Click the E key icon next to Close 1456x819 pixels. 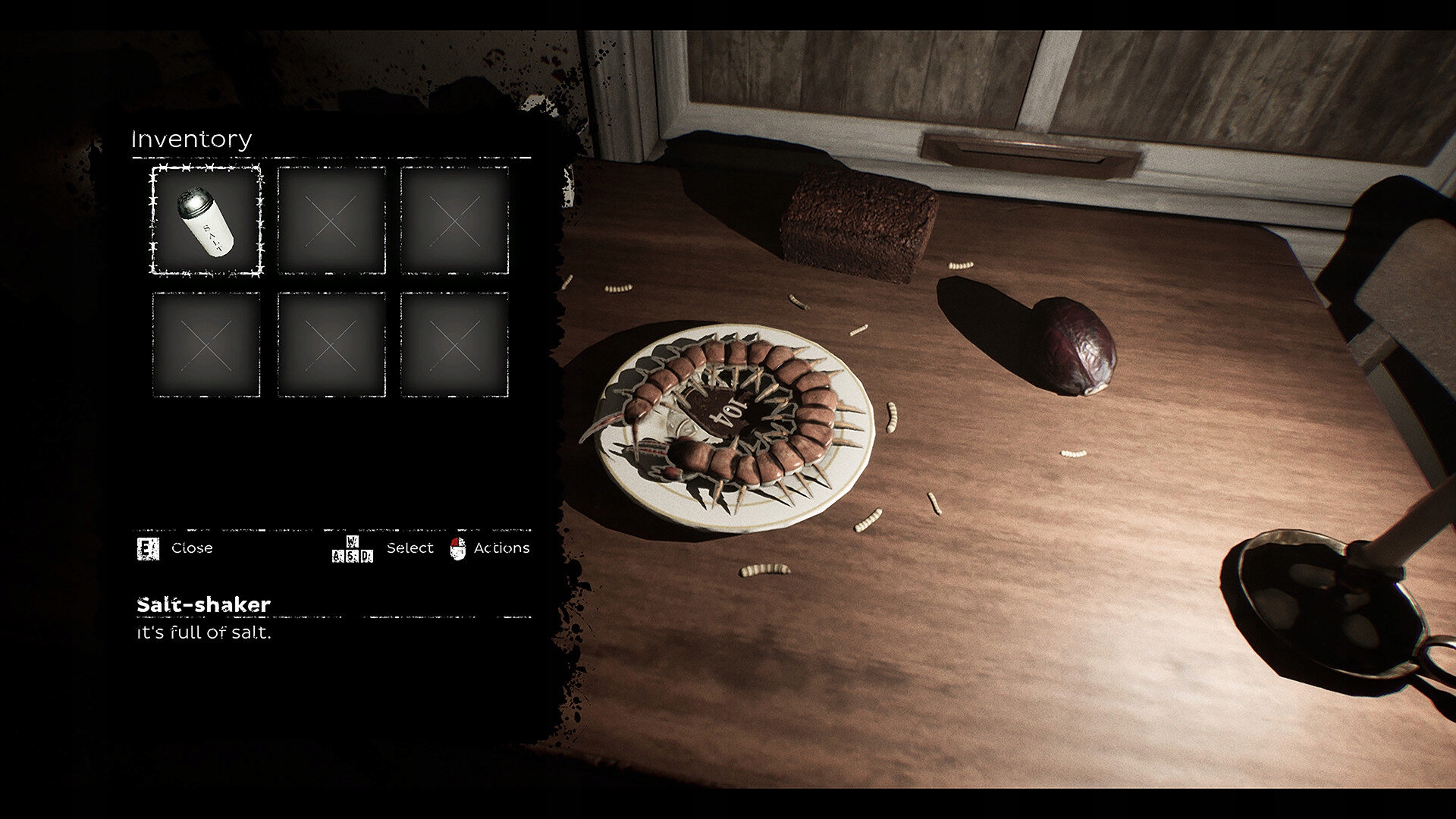tap(149, 548)
